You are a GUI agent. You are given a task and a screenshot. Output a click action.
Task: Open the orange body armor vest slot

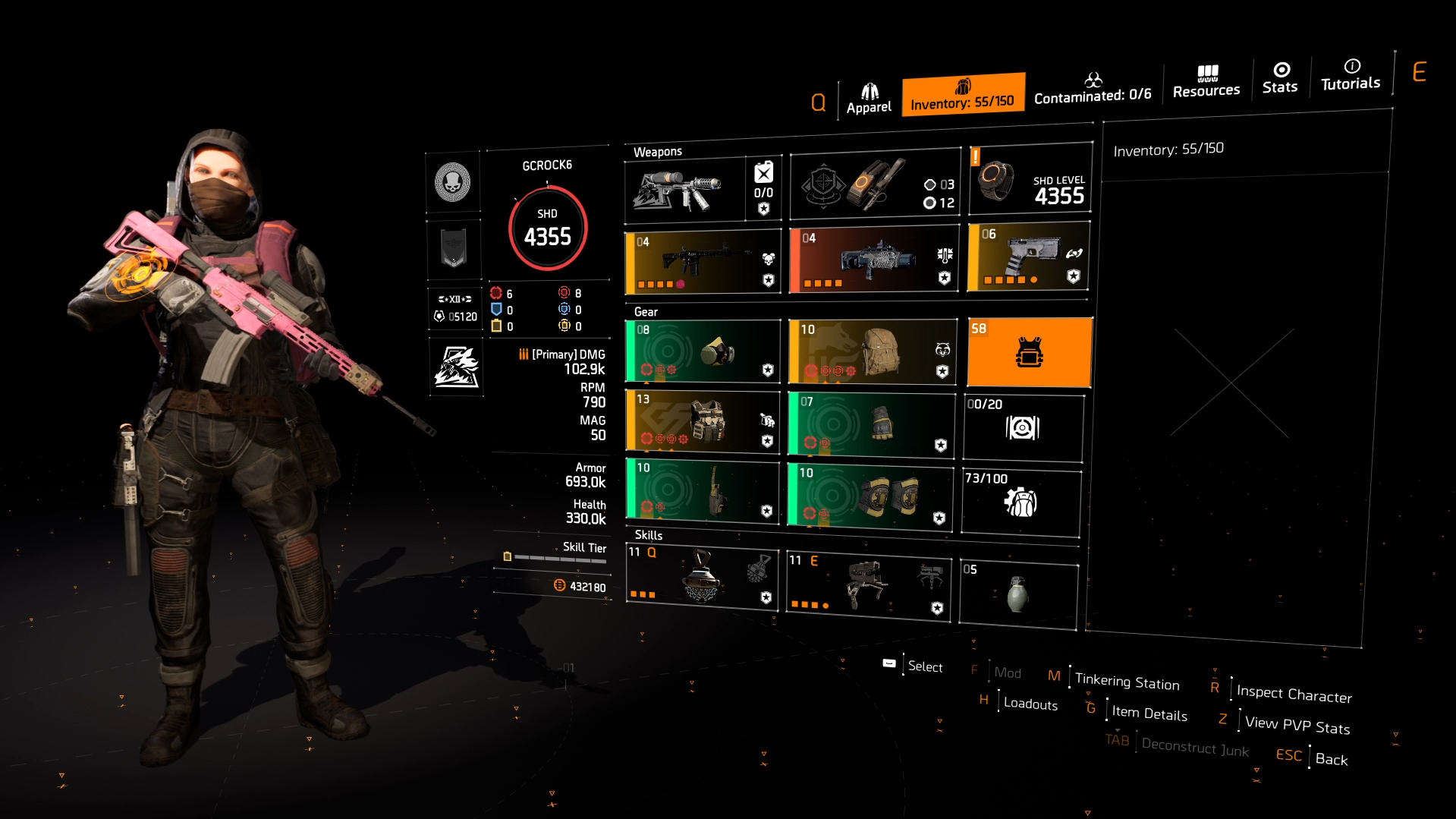[1029, 351]
